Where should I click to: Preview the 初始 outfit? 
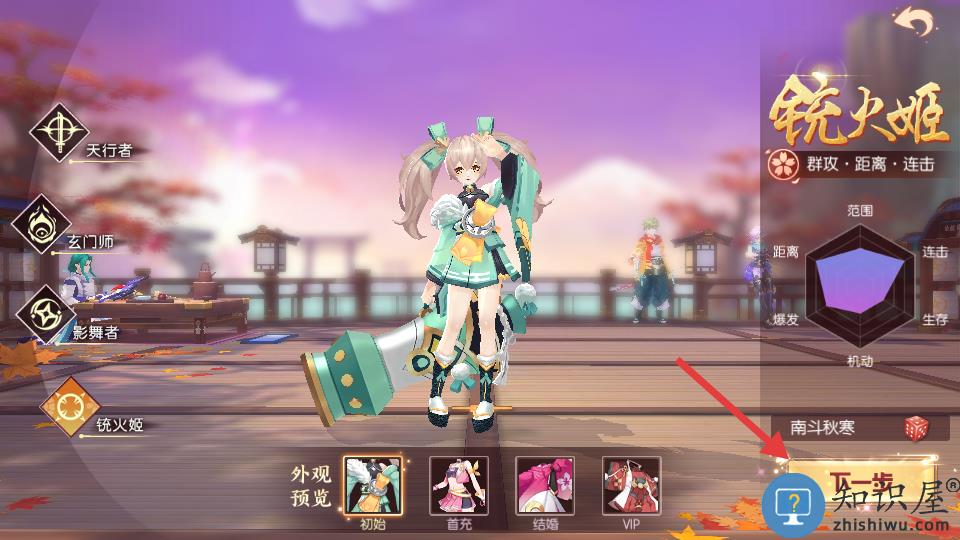pyautogui.click(x=372, y=485)
